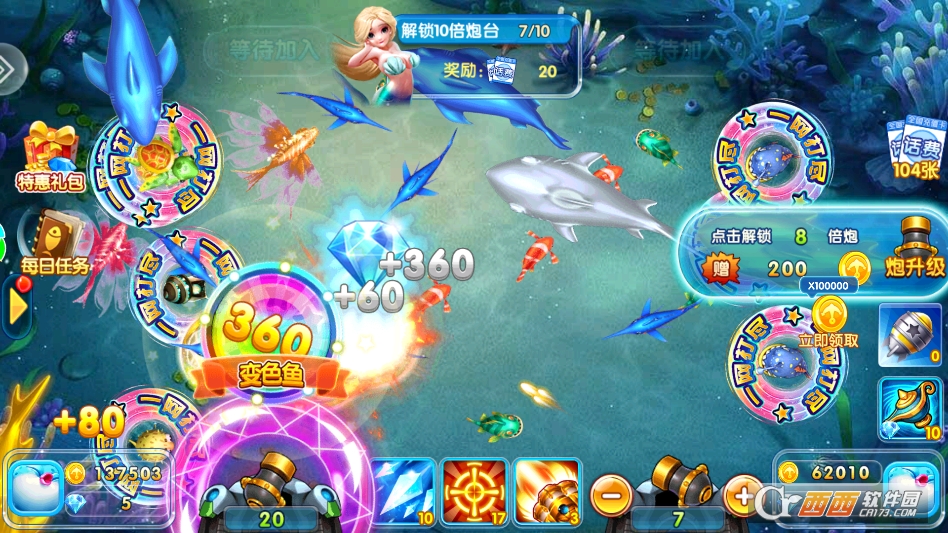Viewport: 948px width, 533px height.
Task: Decrease cannon power with minus button
Action: [x=610, y=492]
